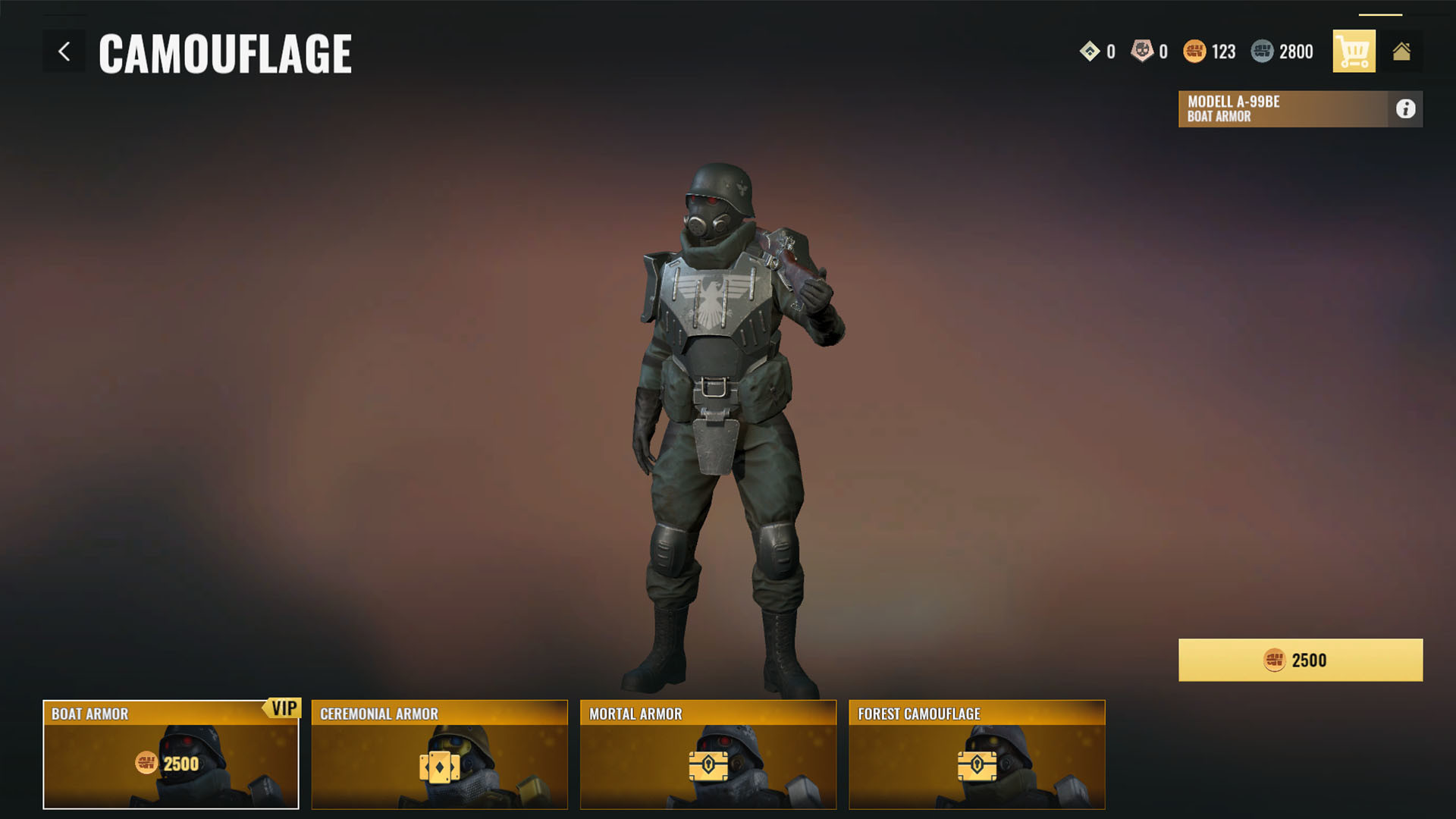The image size is (1456, 819).
Task: Show info for Modell A-99BE Boat Armor
Action: (x=1405, y=109)
